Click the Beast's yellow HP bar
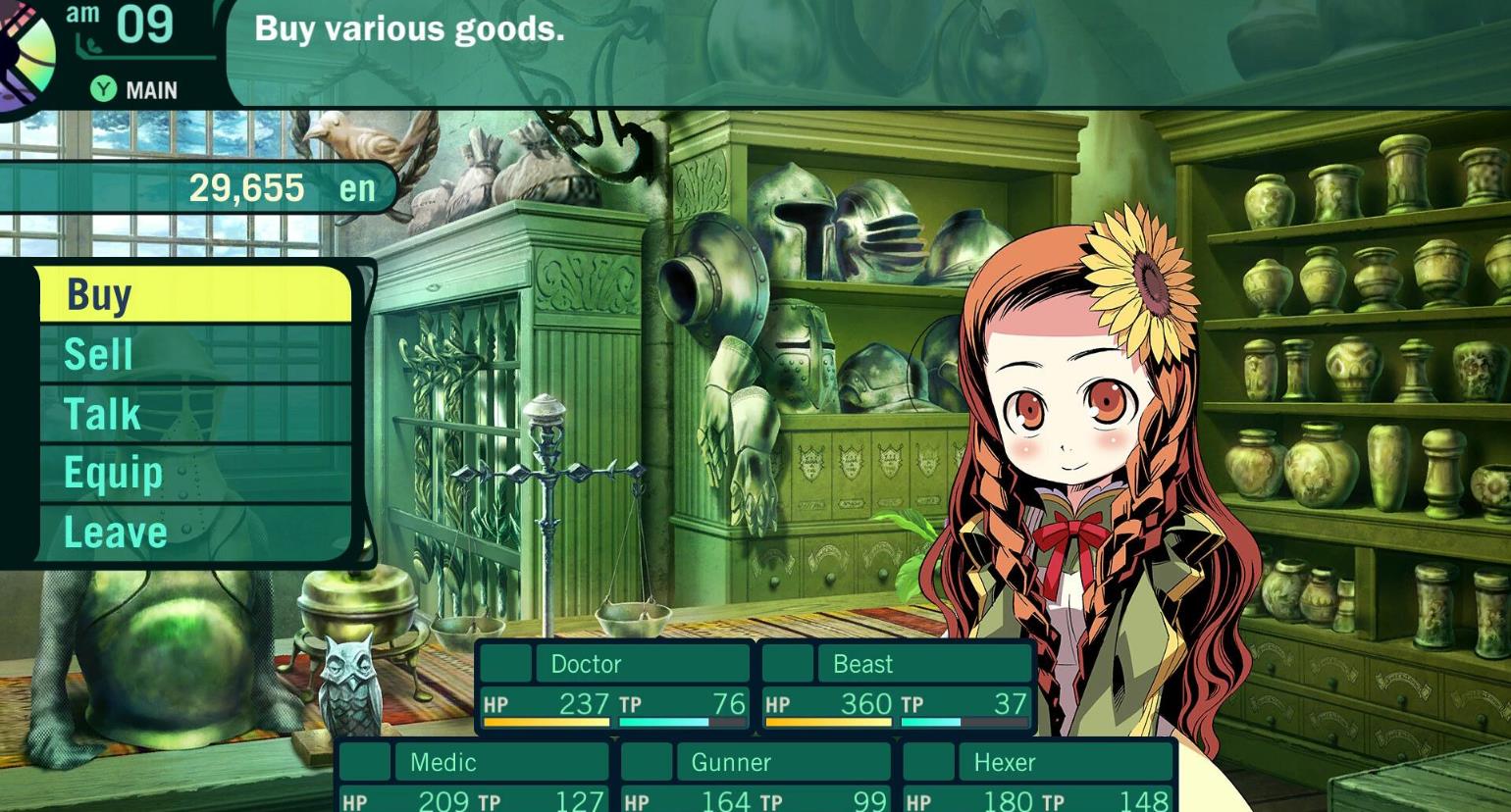 [x=827, y=722]
